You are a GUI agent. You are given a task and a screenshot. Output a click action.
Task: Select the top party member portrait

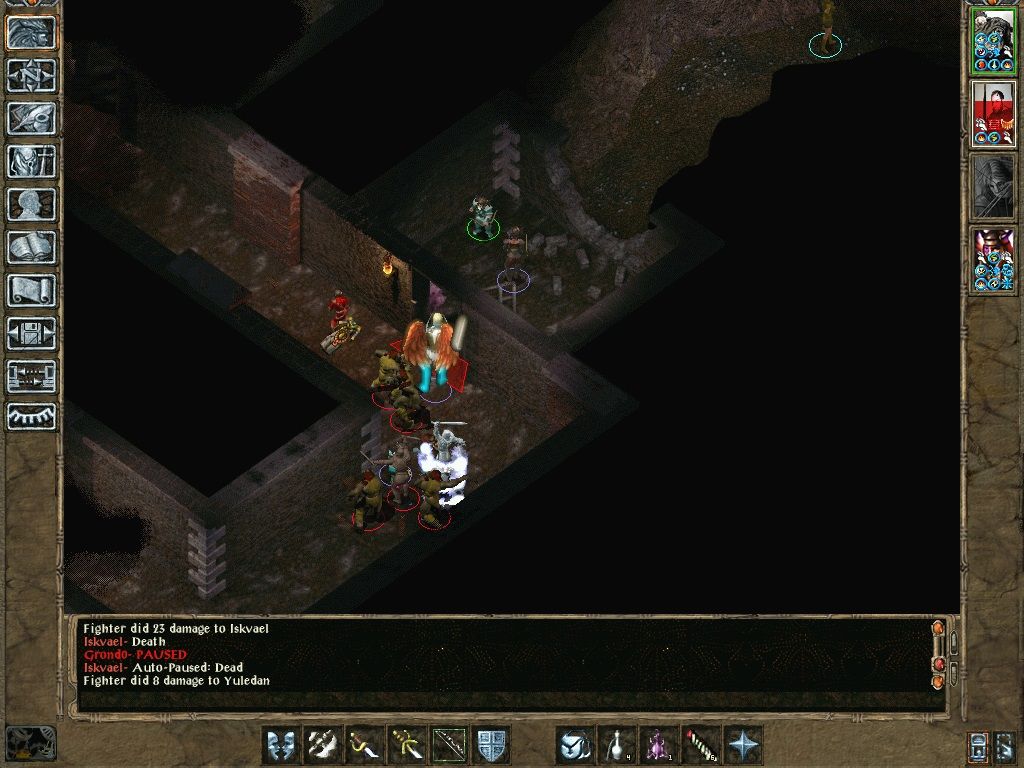[993, 41]
